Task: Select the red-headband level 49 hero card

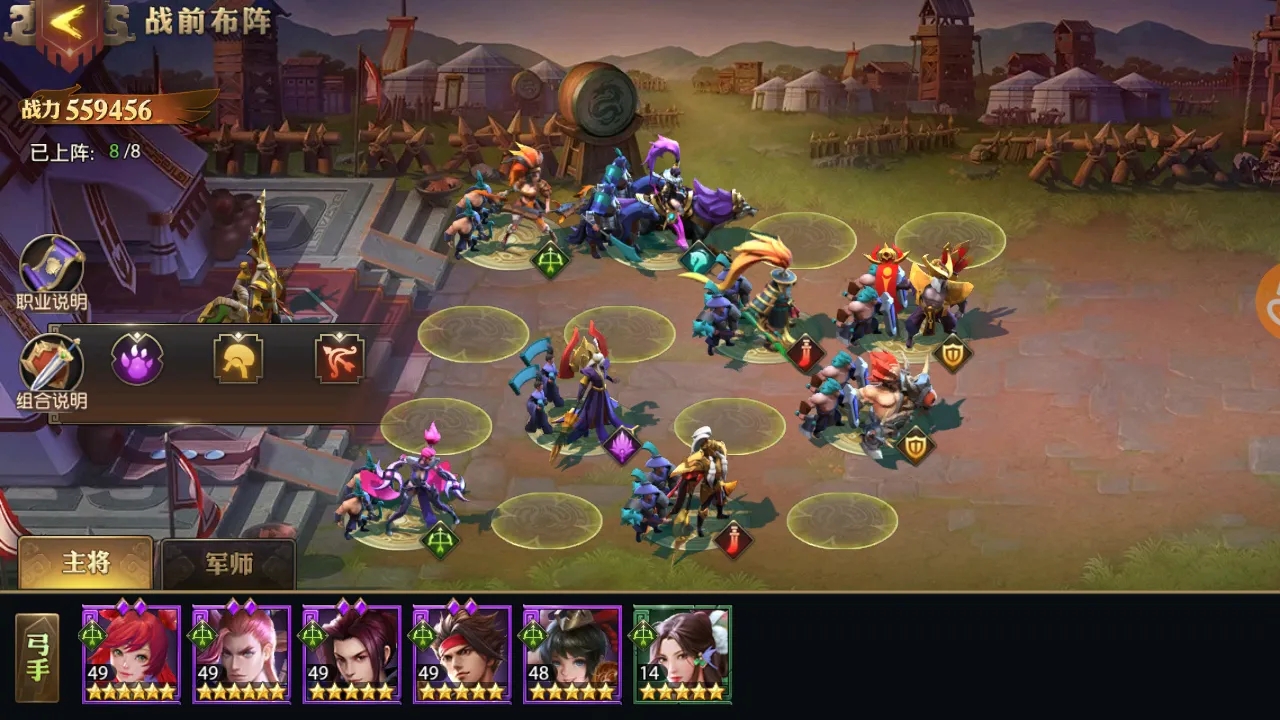Action: pyautogui.click(x=459, y=655)
